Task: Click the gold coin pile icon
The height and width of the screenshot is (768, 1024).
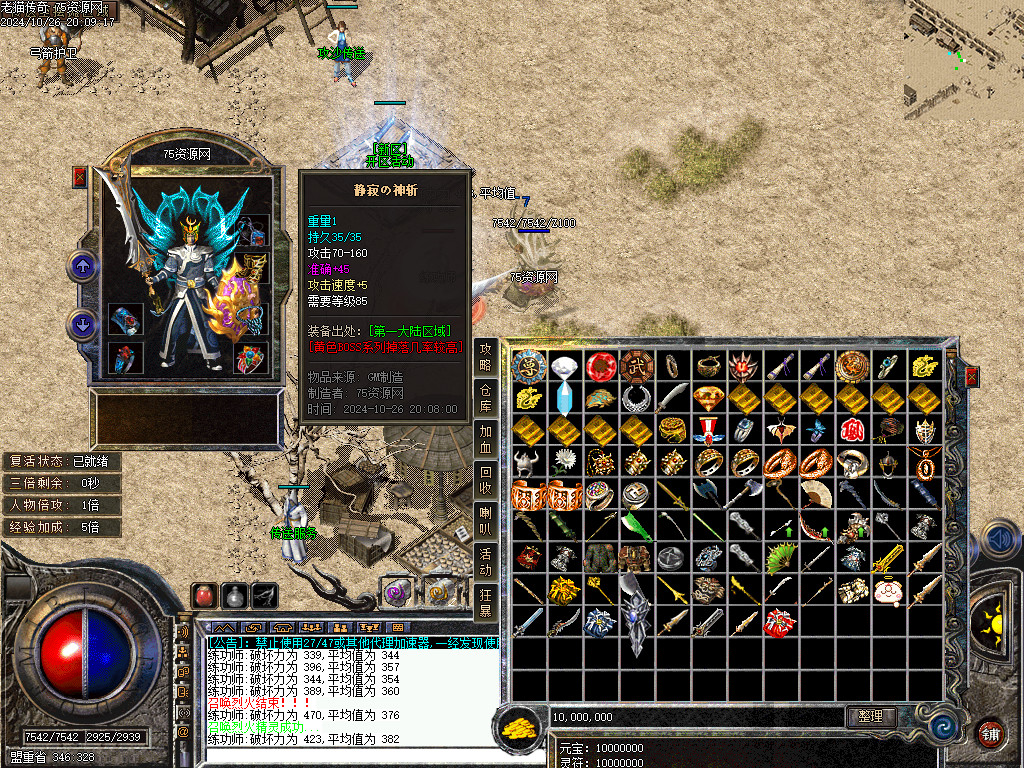Action: 520,728
